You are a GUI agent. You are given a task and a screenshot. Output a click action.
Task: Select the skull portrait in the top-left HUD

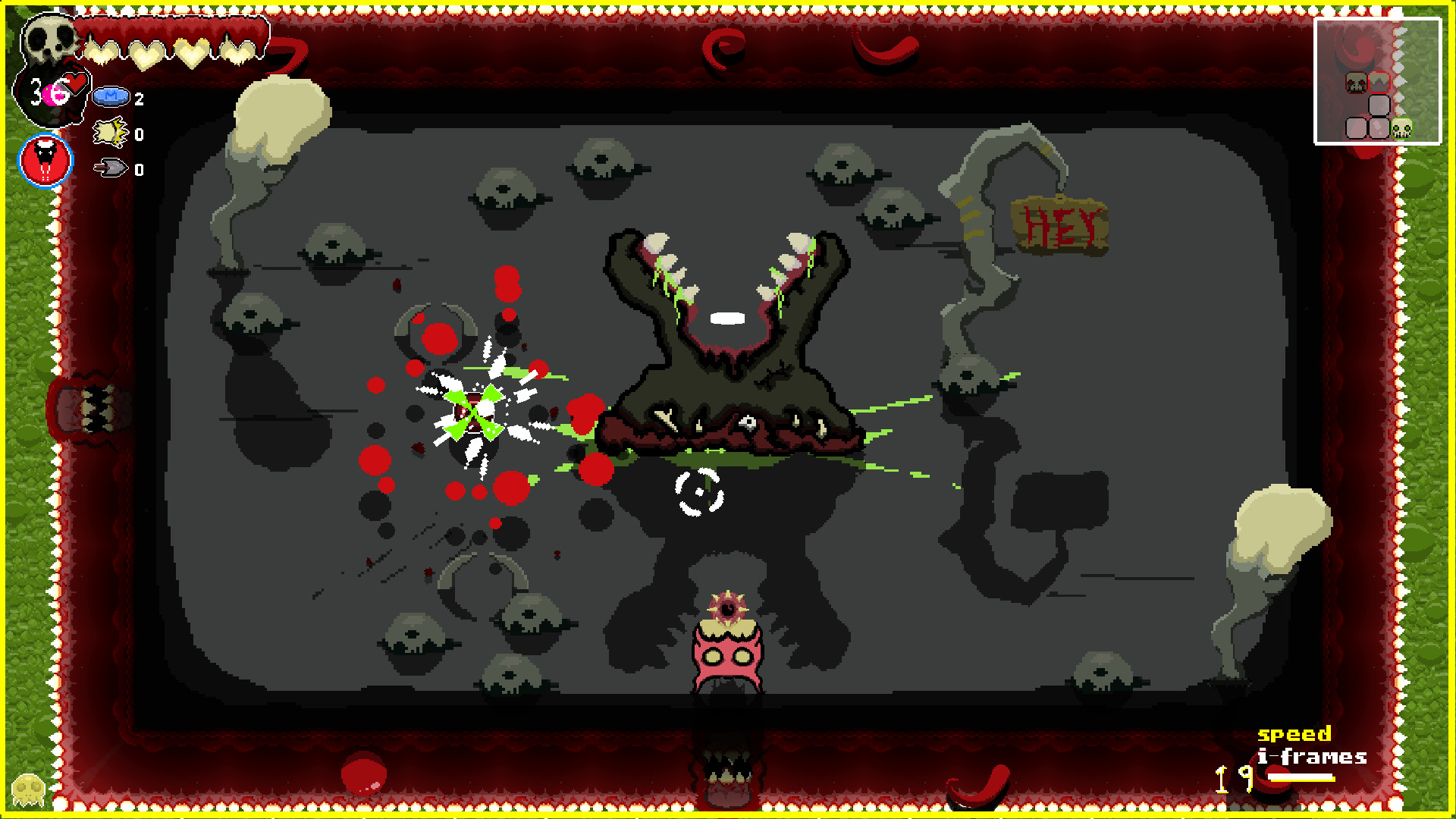(50, 39)
